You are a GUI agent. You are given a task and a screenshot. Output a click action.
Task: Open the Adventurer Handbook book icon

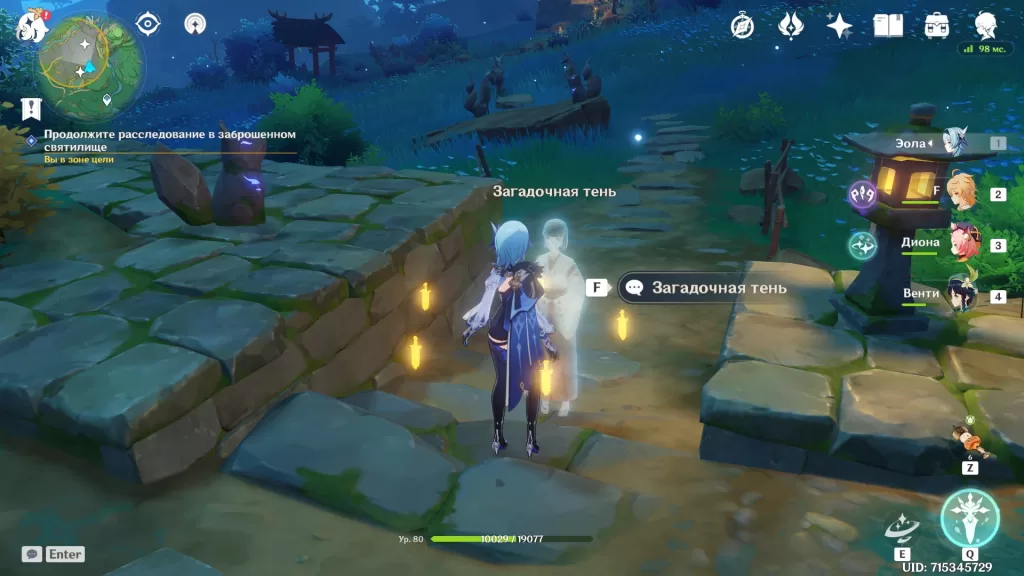pos(888,26)
